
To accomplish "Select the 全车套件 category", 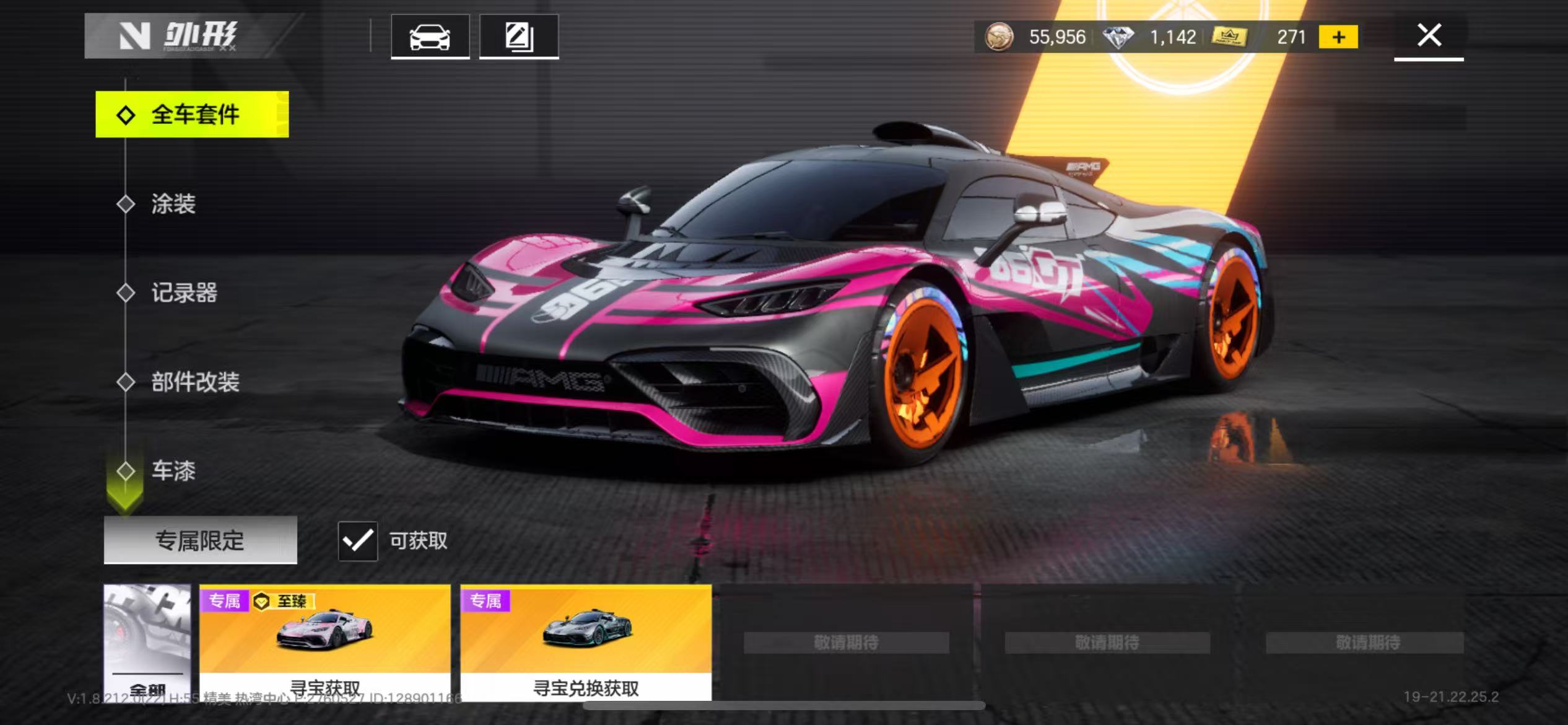I will (192, 115).
